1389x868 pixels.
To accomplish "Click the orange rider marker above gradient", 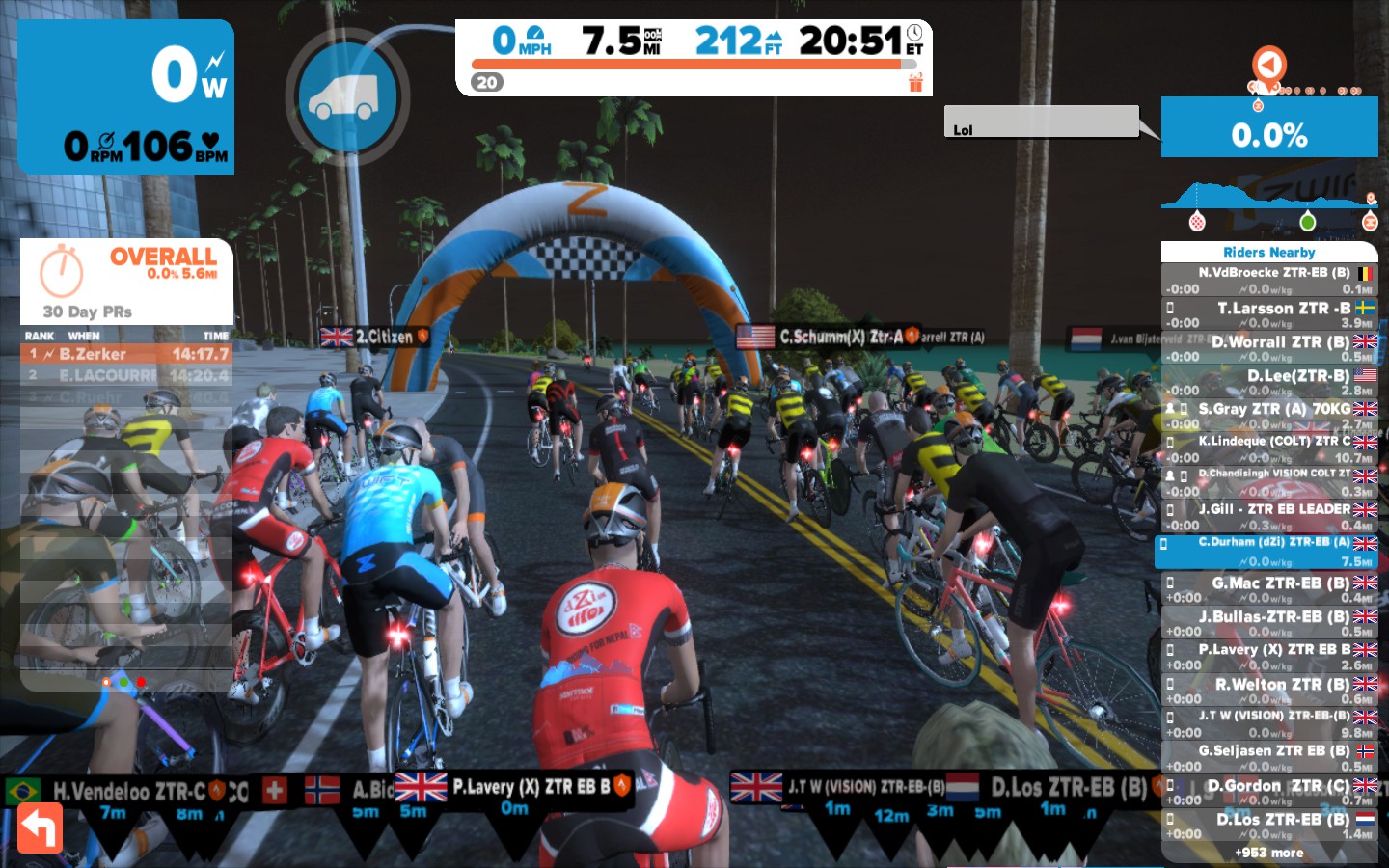I will tap(1269, 65).
